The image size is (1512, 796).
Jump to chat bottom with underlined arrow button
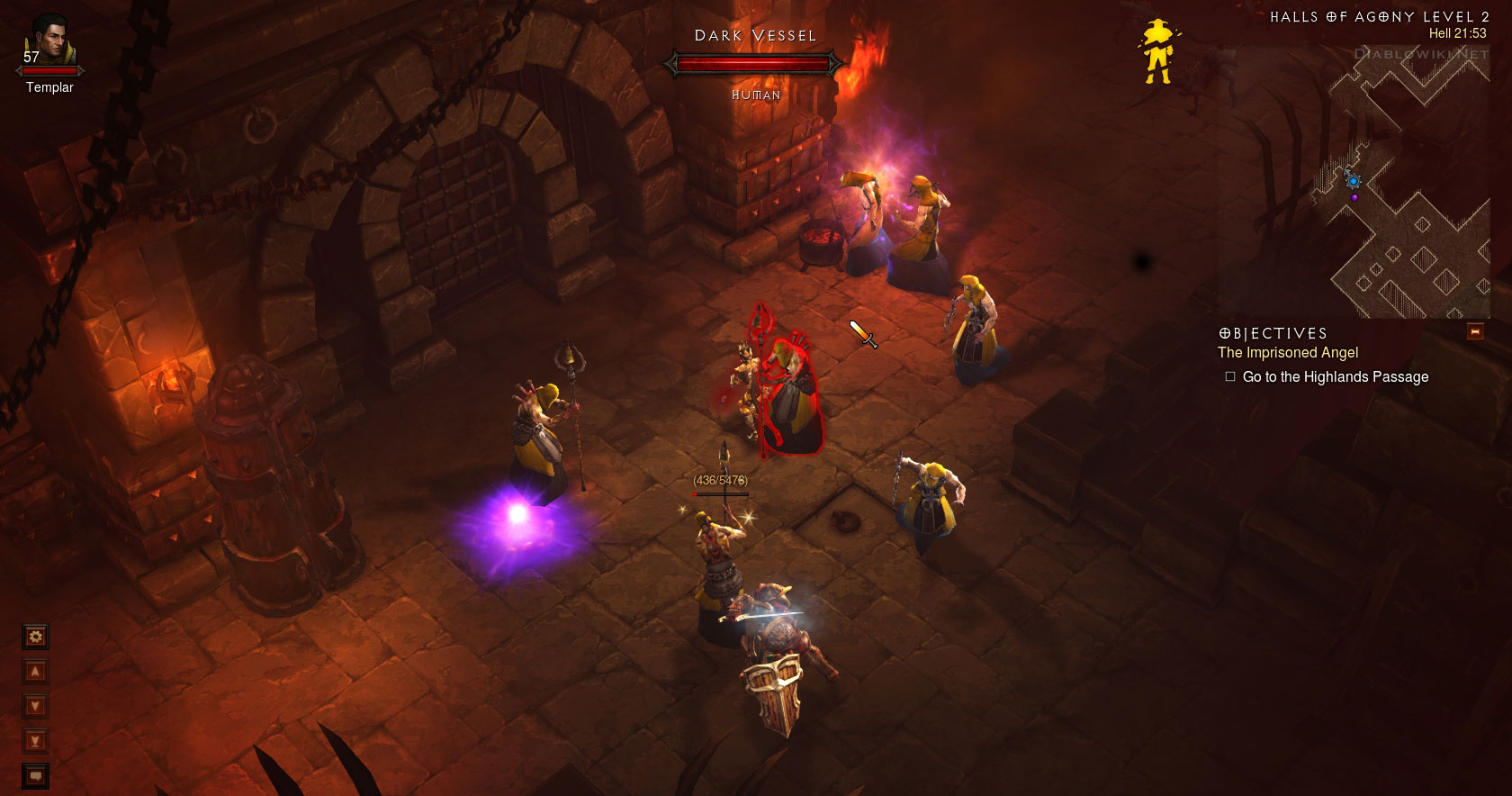point(35,741)
